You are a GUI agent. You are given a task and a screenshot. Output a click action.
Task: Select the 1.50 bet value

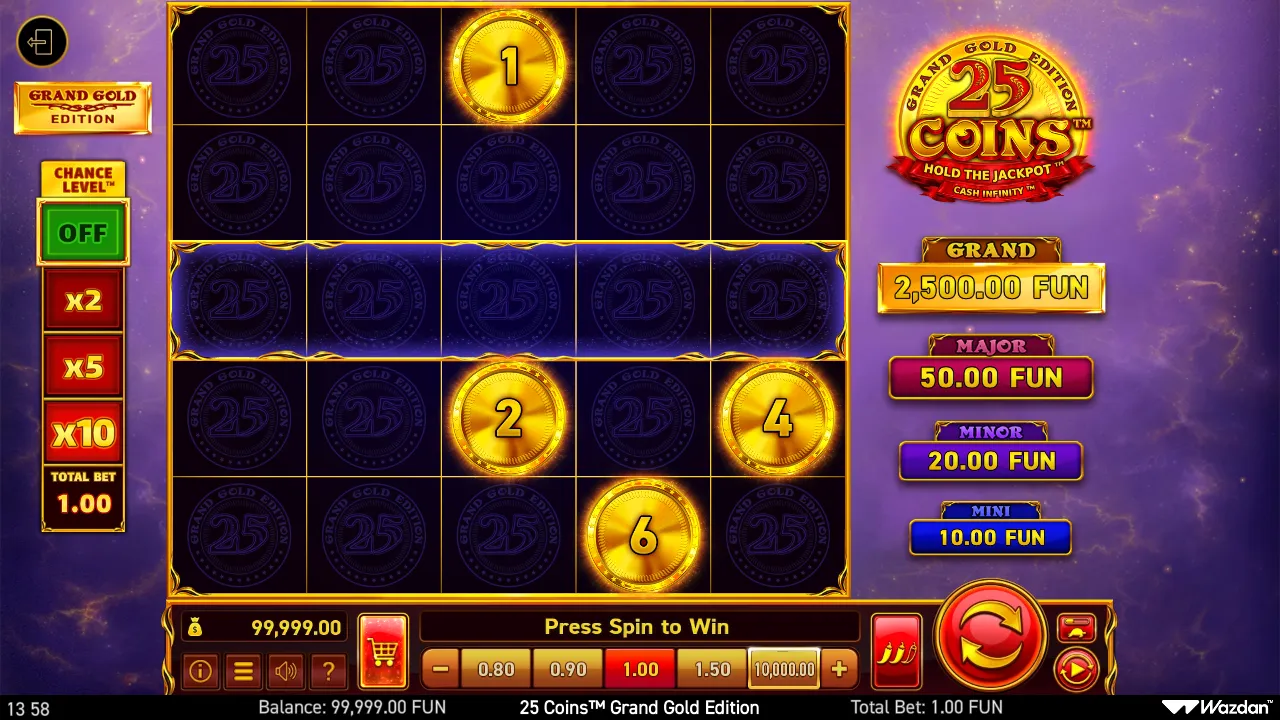[x=712, y=669]
